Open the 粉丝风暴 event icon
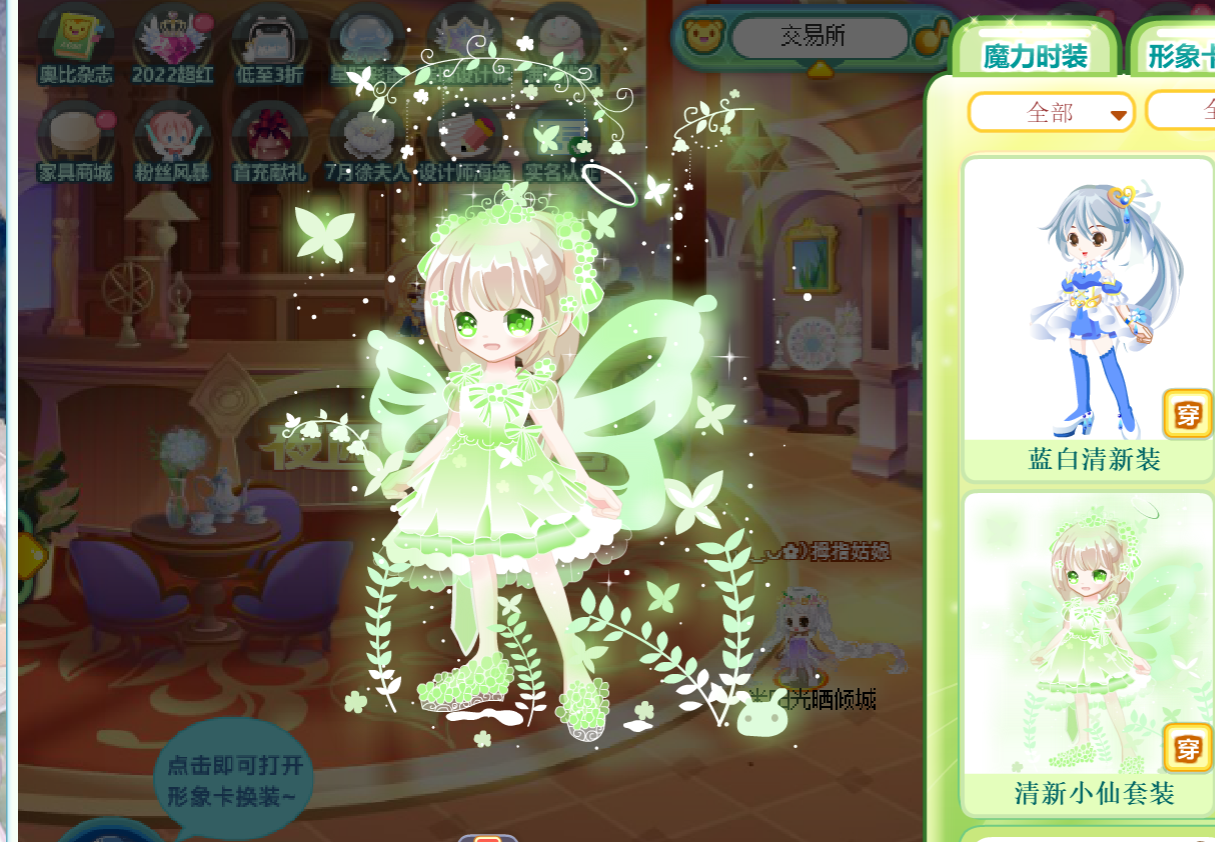Viewport: 1215px width, 842px height. (172, 138)
